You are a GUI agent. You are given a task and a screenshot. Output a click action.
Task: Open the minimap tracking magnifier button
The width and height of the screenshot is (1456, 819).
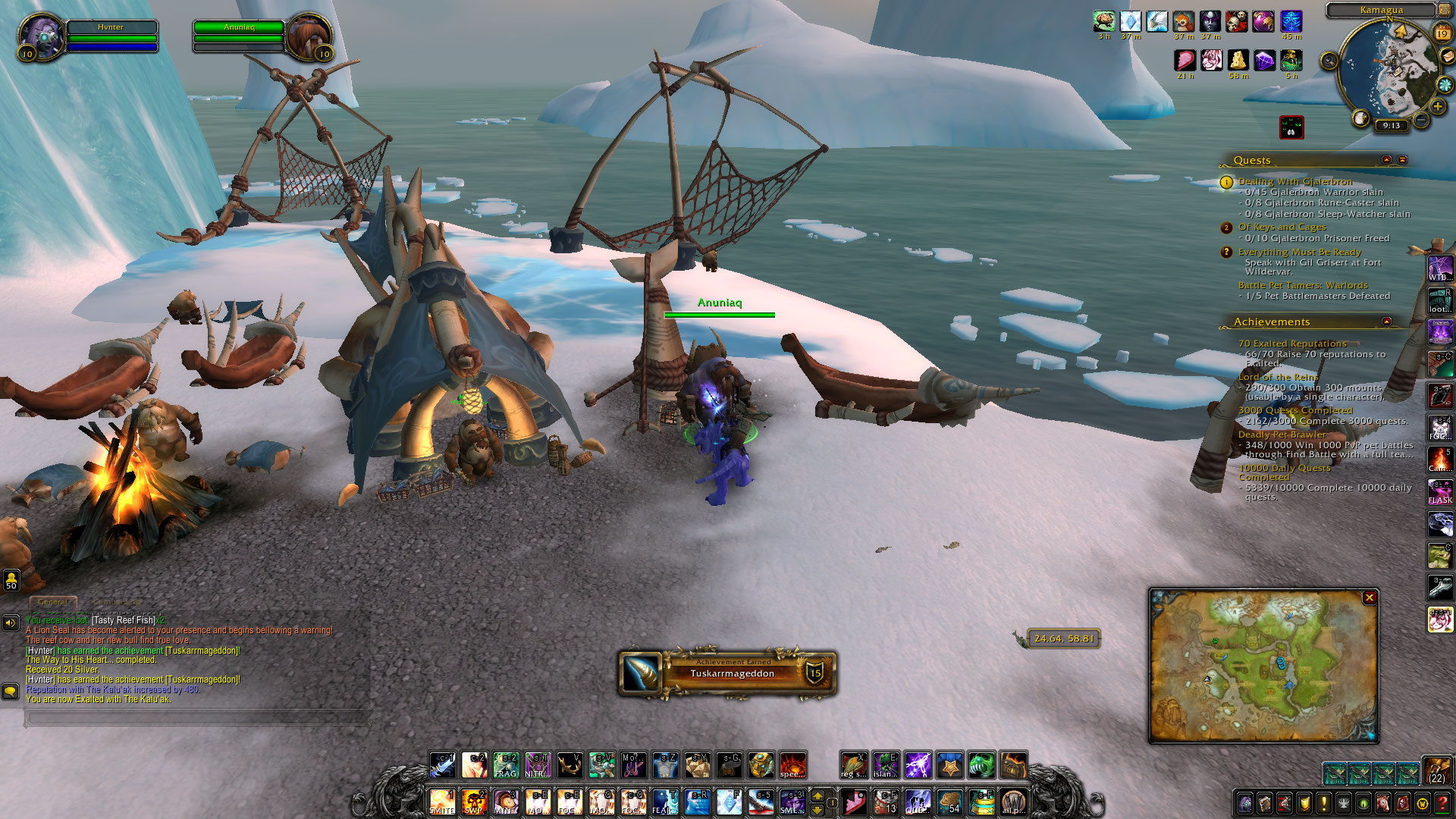pyautogui.click(x=1329, y=61)
